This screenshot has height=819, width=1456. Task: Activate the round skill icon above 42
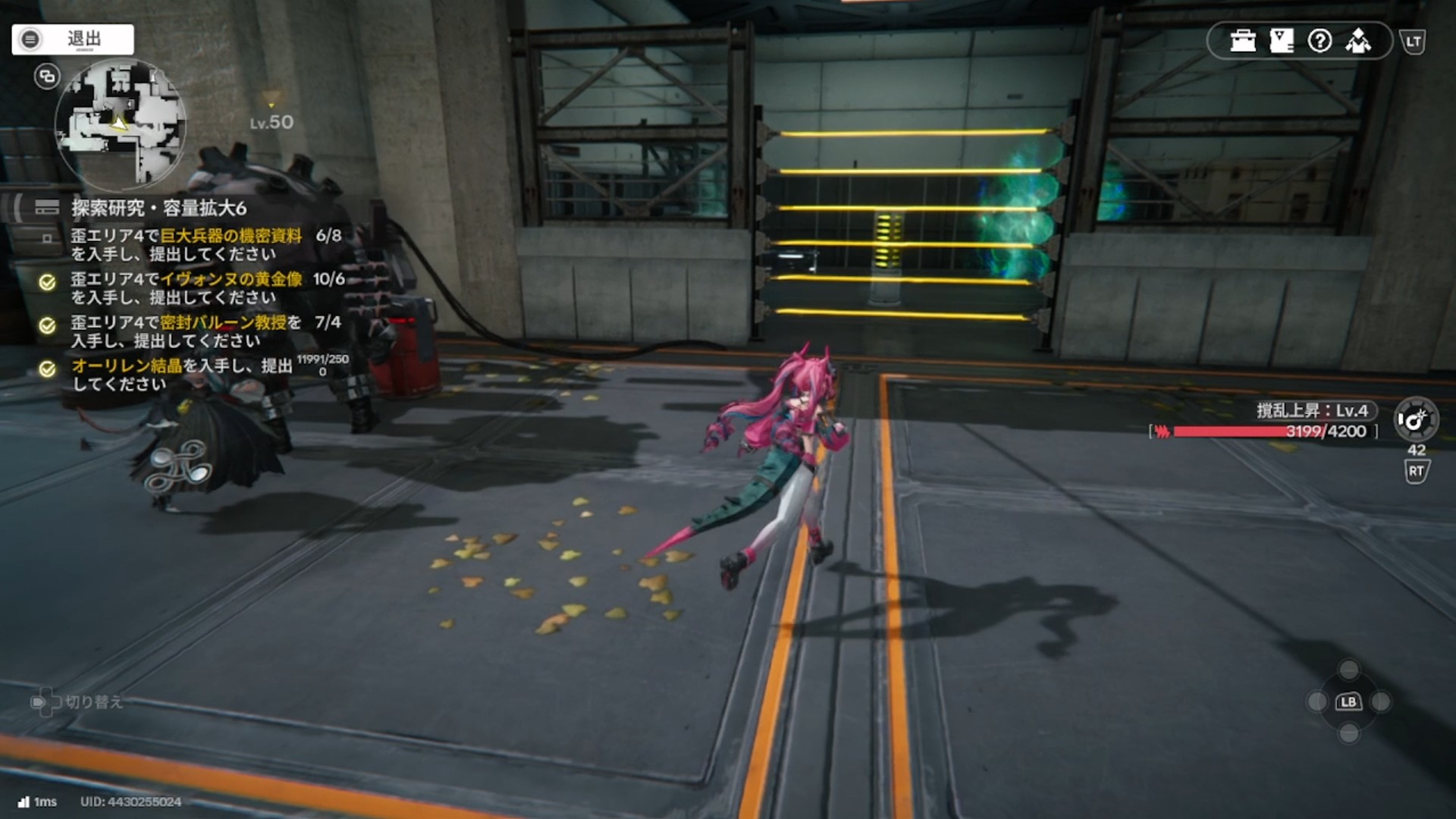point(1415,419)
